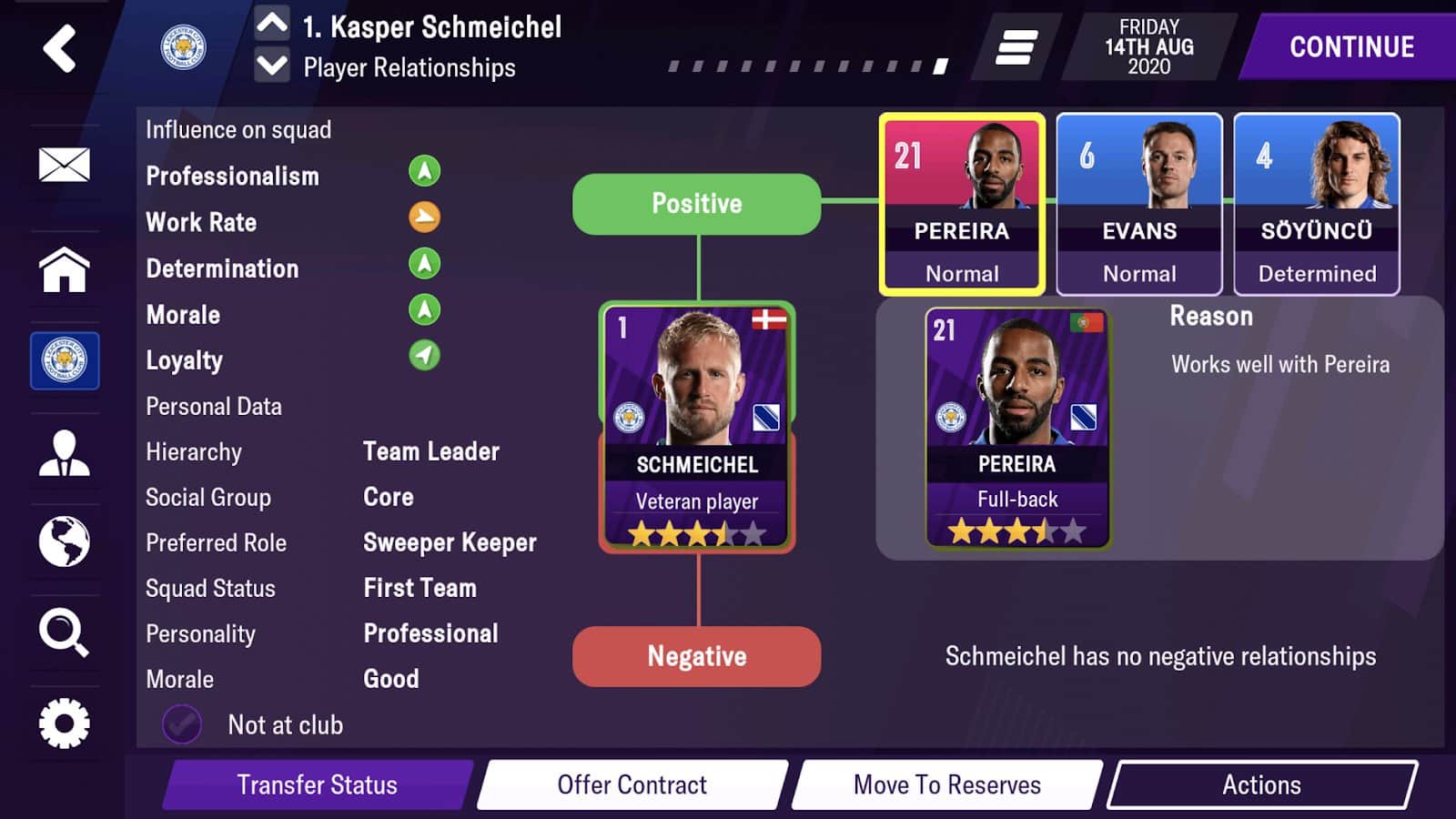Open the Transfer Status option
This screenshot has height=819, width=1456.
(x=318, y=784)
